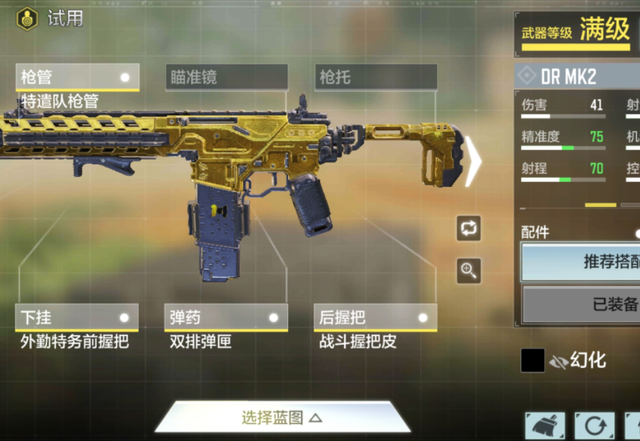Clear attachments with the broom icon
640x441 pixels.
(545, 427)
